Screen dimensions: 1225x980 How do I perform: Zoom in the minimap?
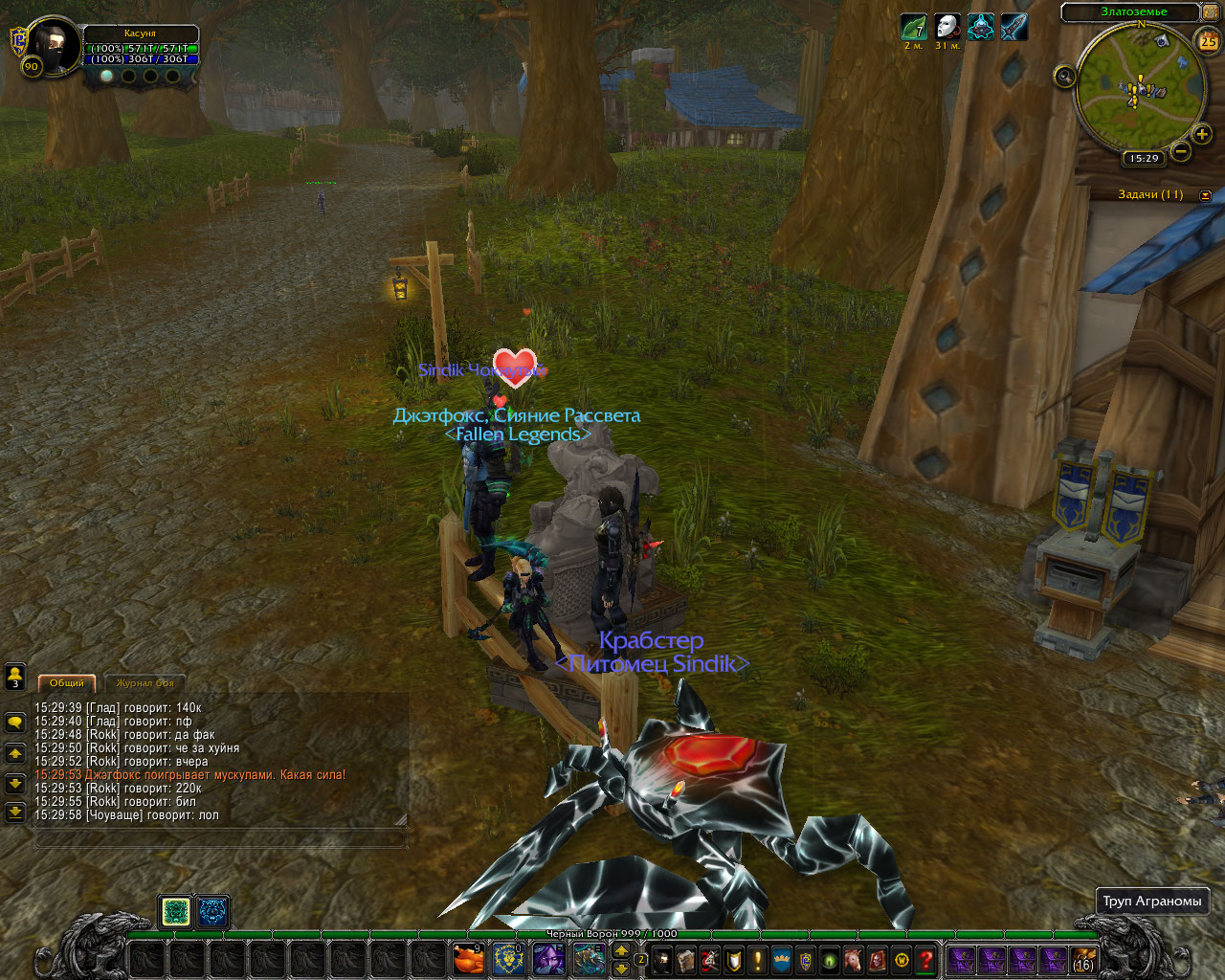[x=1202, y=135]
